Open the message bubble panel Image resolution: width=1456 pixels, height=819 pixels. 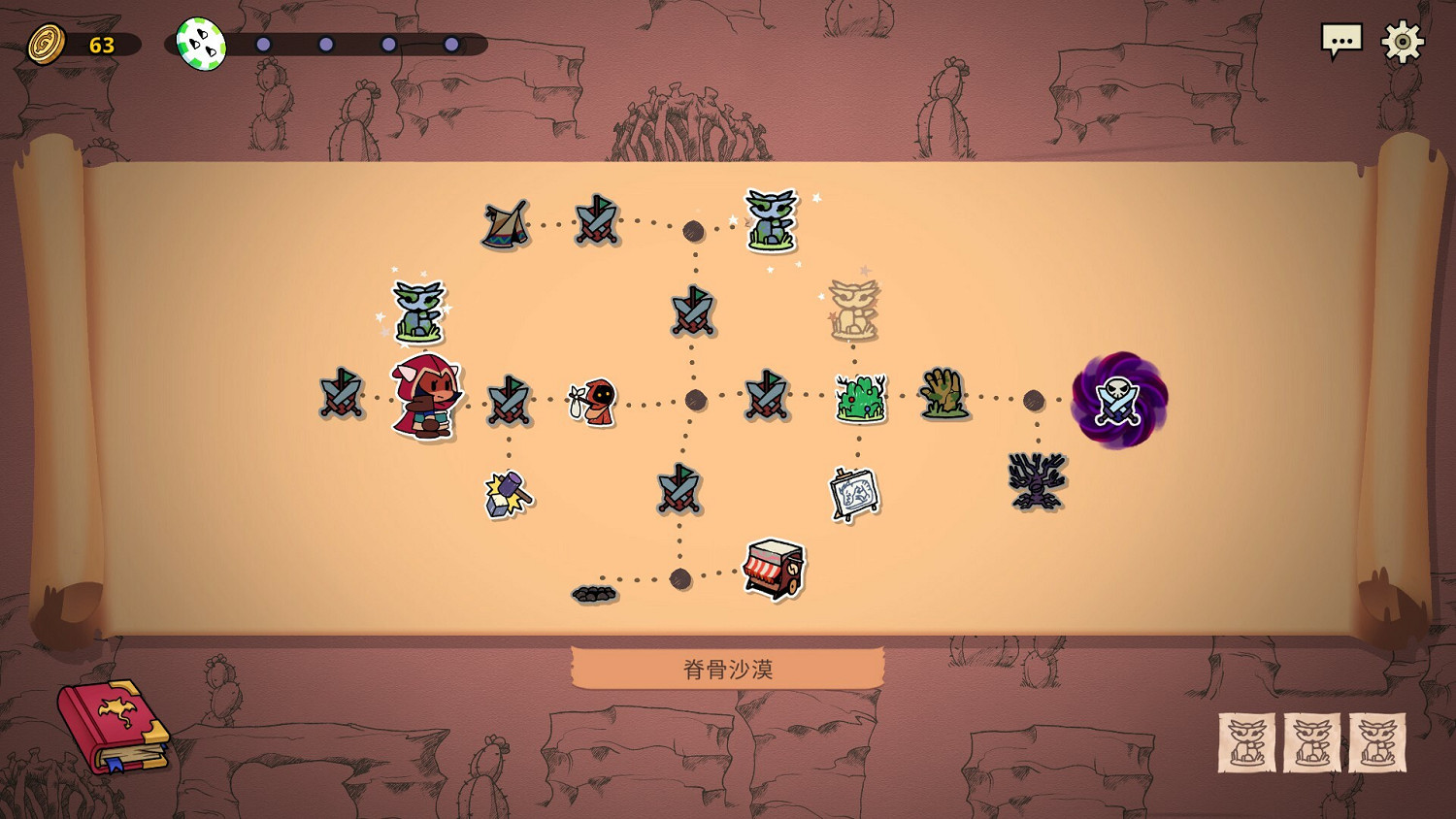click(x=1343, y=41)
